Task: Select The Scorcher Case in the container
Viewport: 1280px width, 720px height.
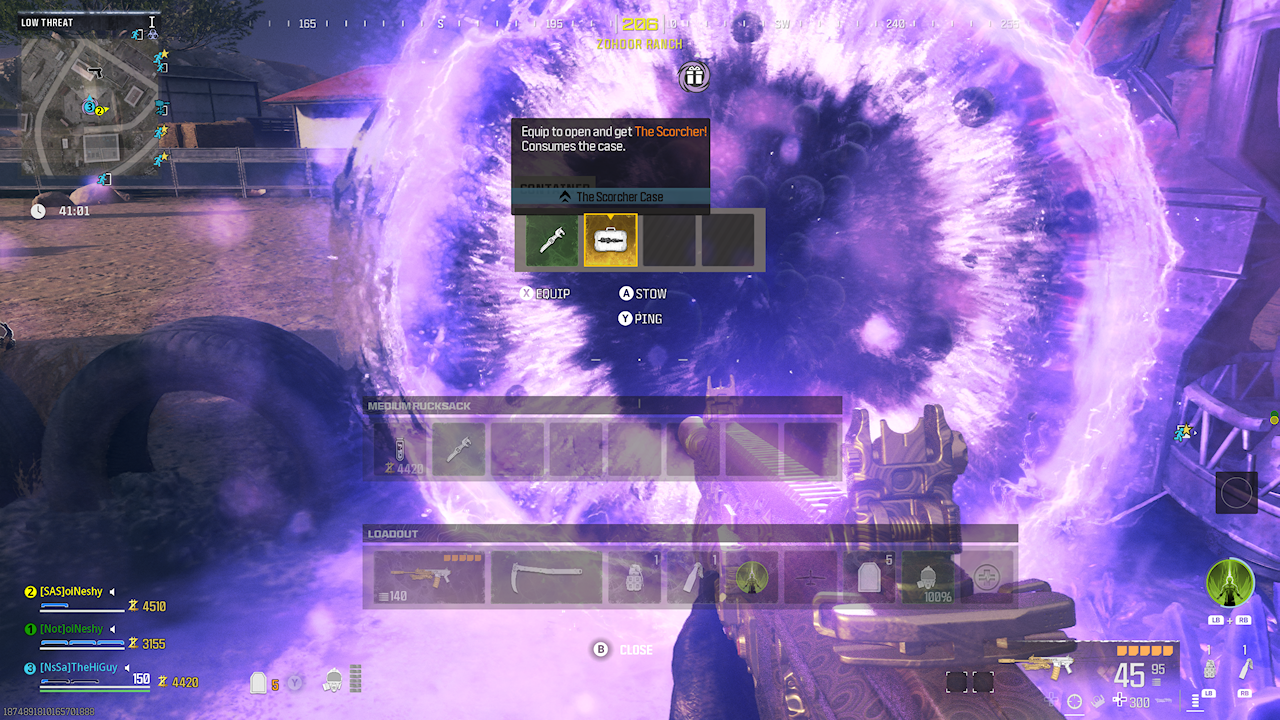Action: [610, 240]
